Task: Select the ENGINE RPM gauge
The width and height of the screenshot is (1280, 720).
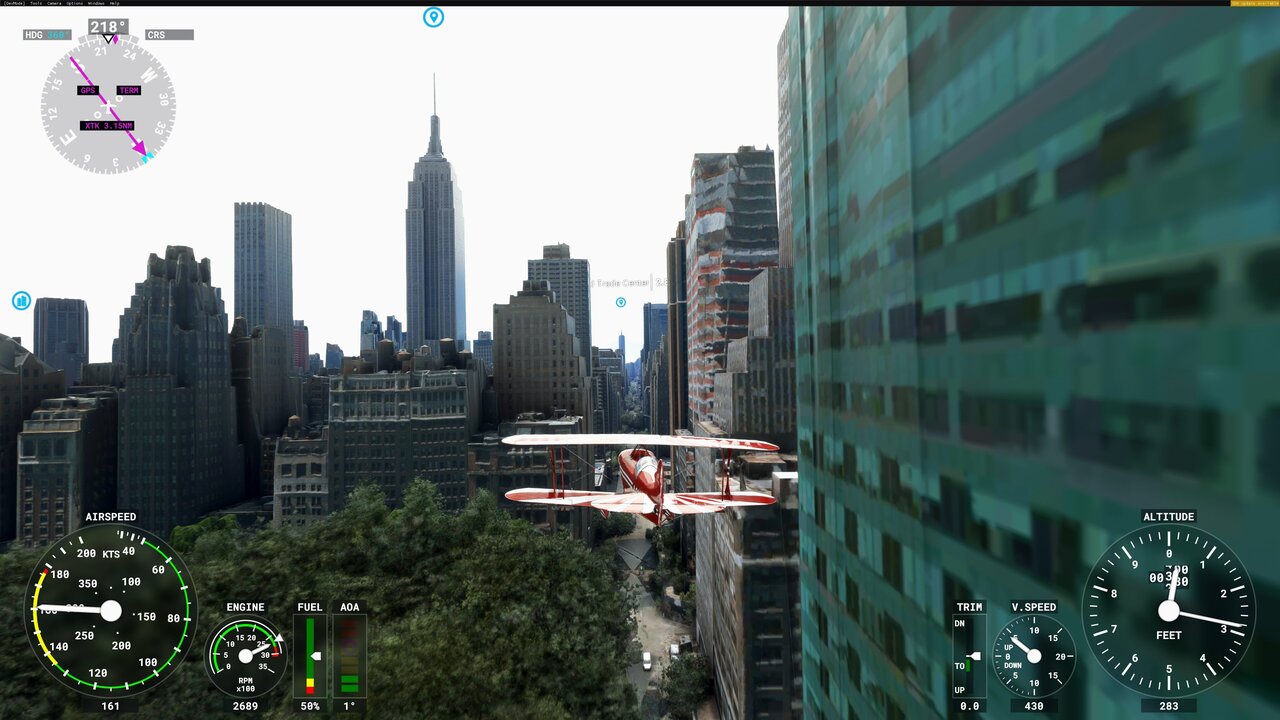Action: [x=243, y=655]
